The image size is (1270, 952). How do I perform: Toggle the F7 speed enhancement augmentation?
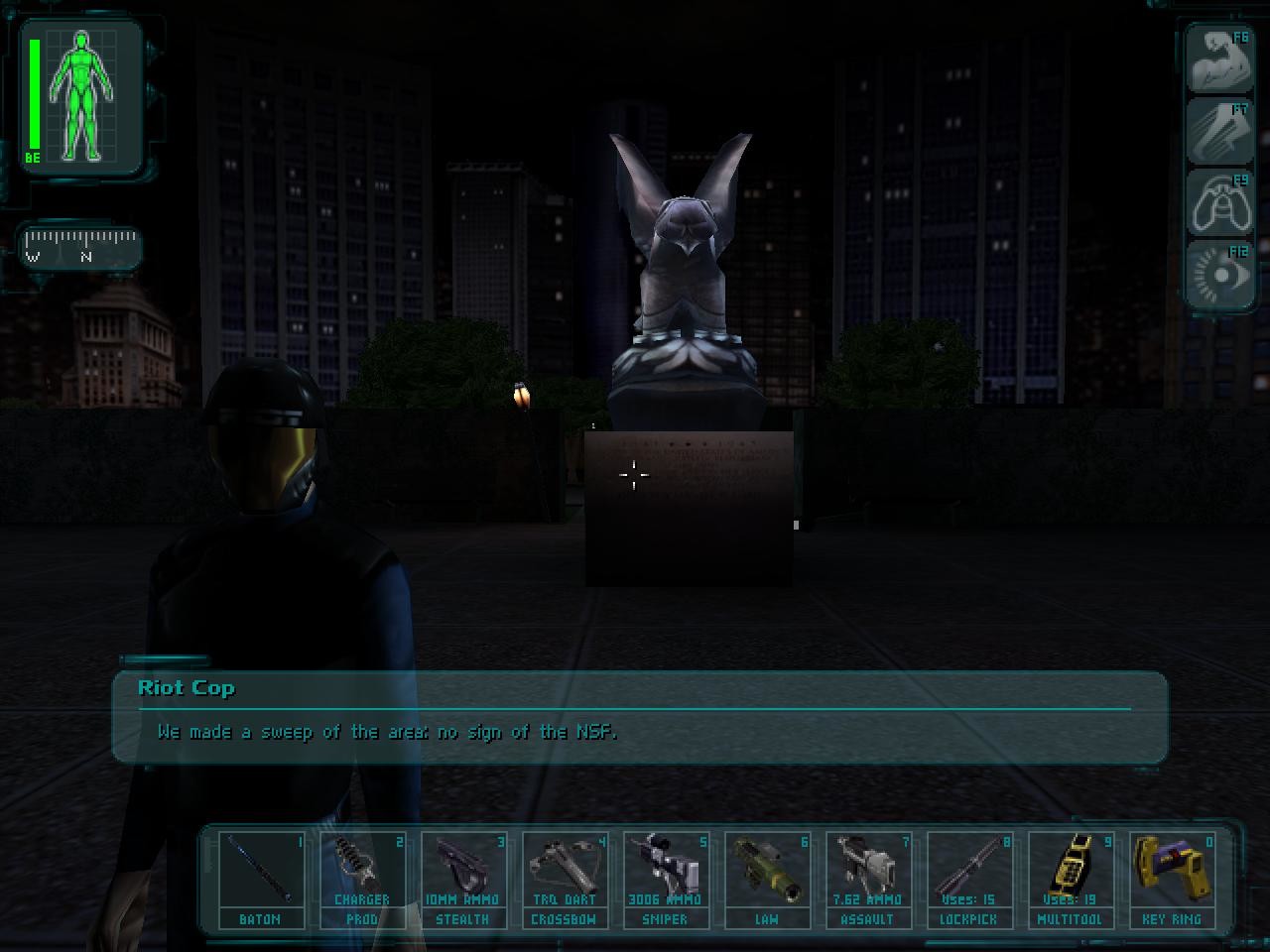1219,130
